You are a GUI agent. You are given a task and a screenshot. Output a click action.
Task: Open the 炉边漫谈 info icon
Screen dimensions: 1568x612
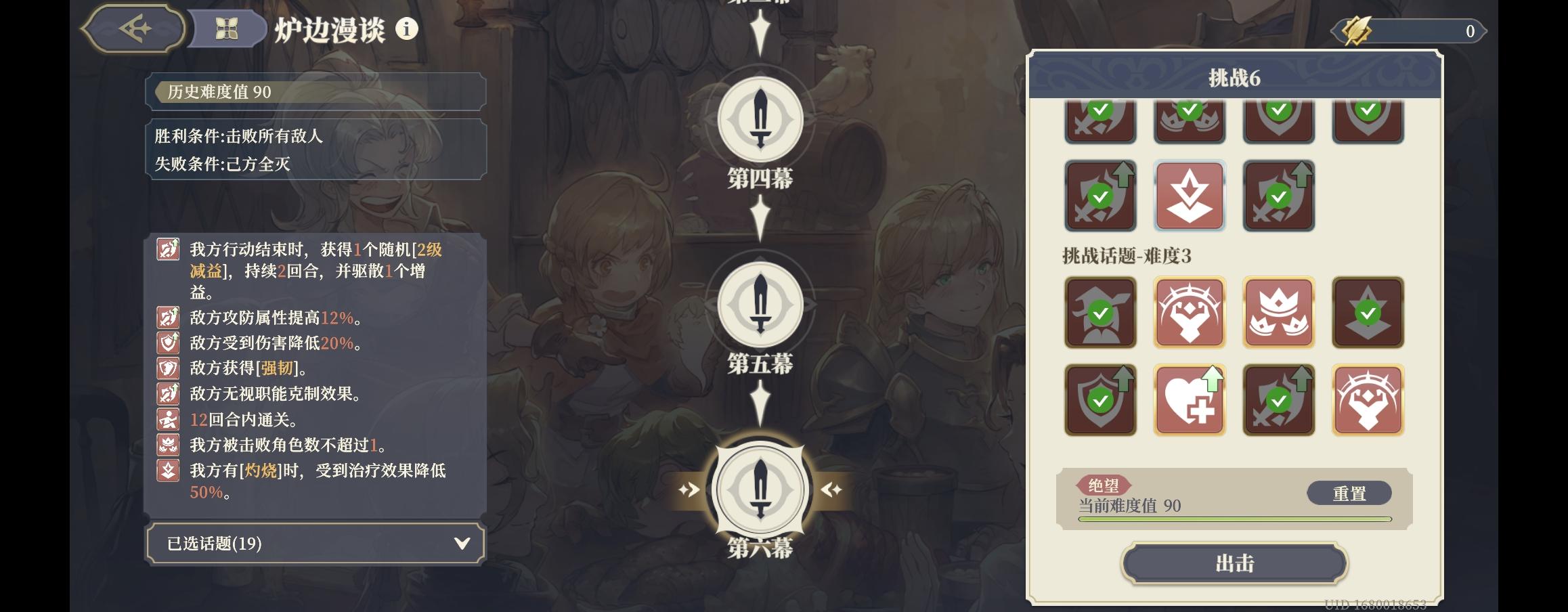(406, 28)
